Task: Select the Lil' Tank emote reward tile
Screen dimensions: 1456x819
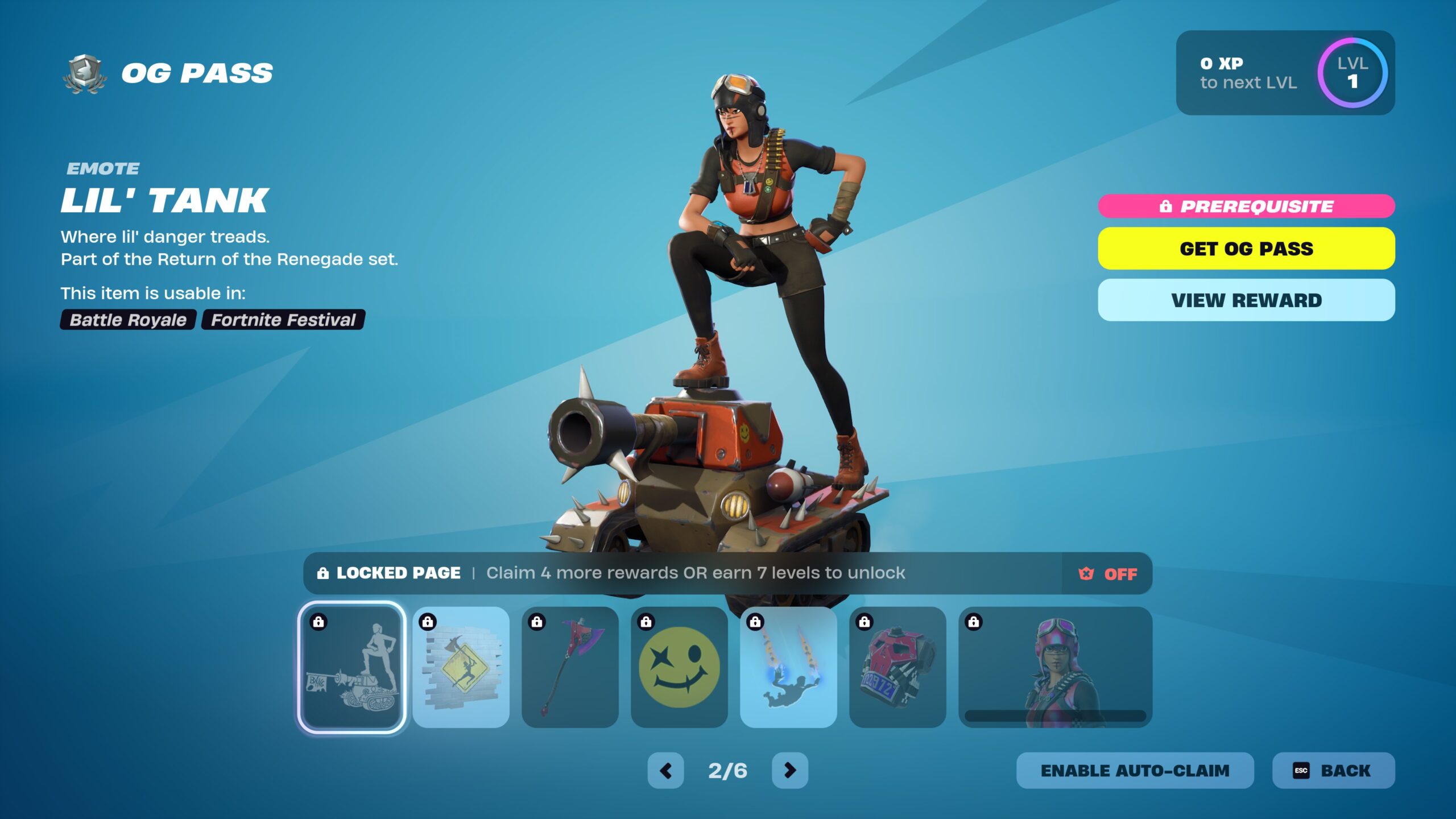Action: click(351, 667)
